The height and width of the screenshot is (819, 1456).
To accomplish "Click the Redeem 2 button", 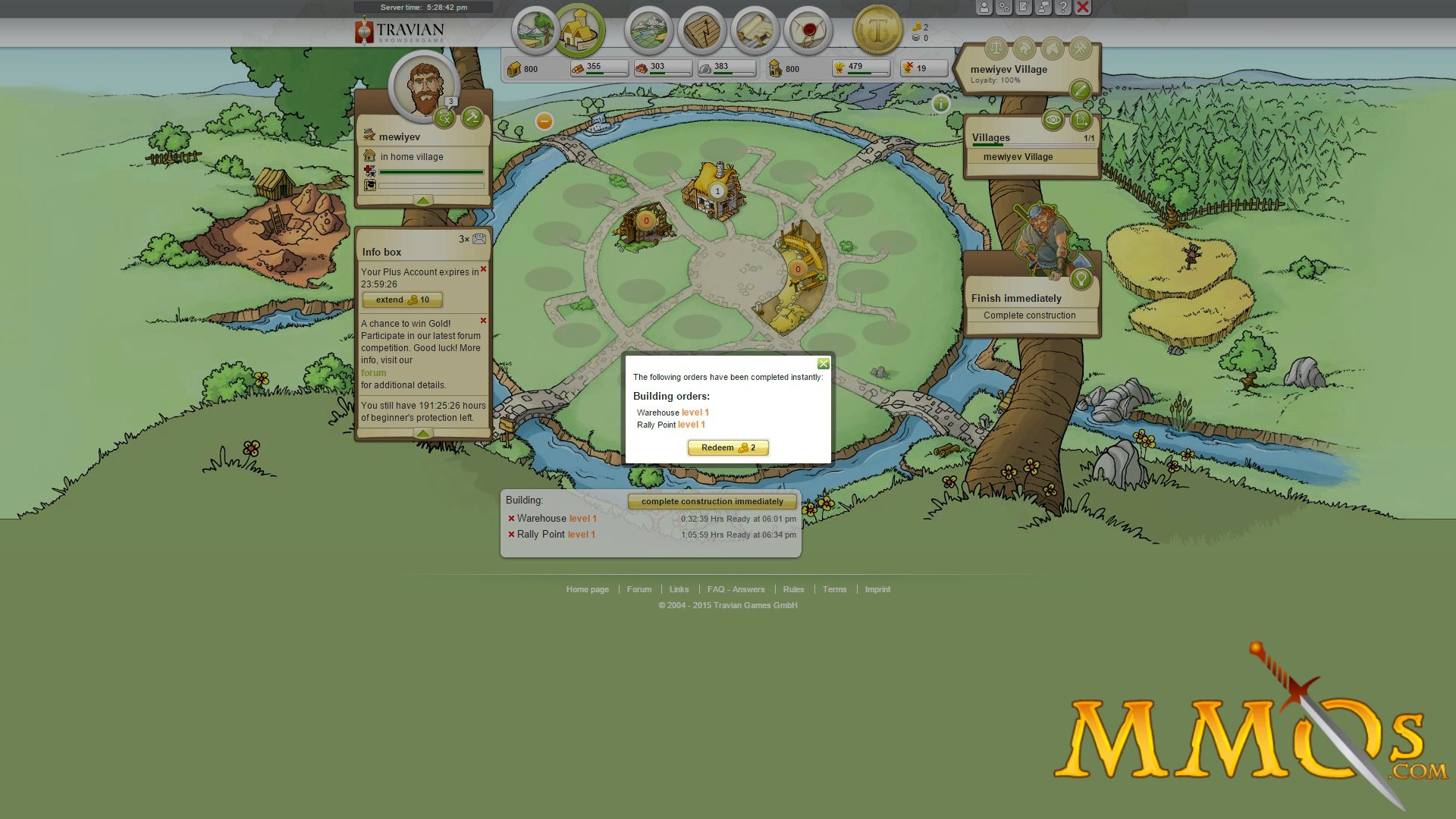I will pyautogui.click(x=727, y=447).
